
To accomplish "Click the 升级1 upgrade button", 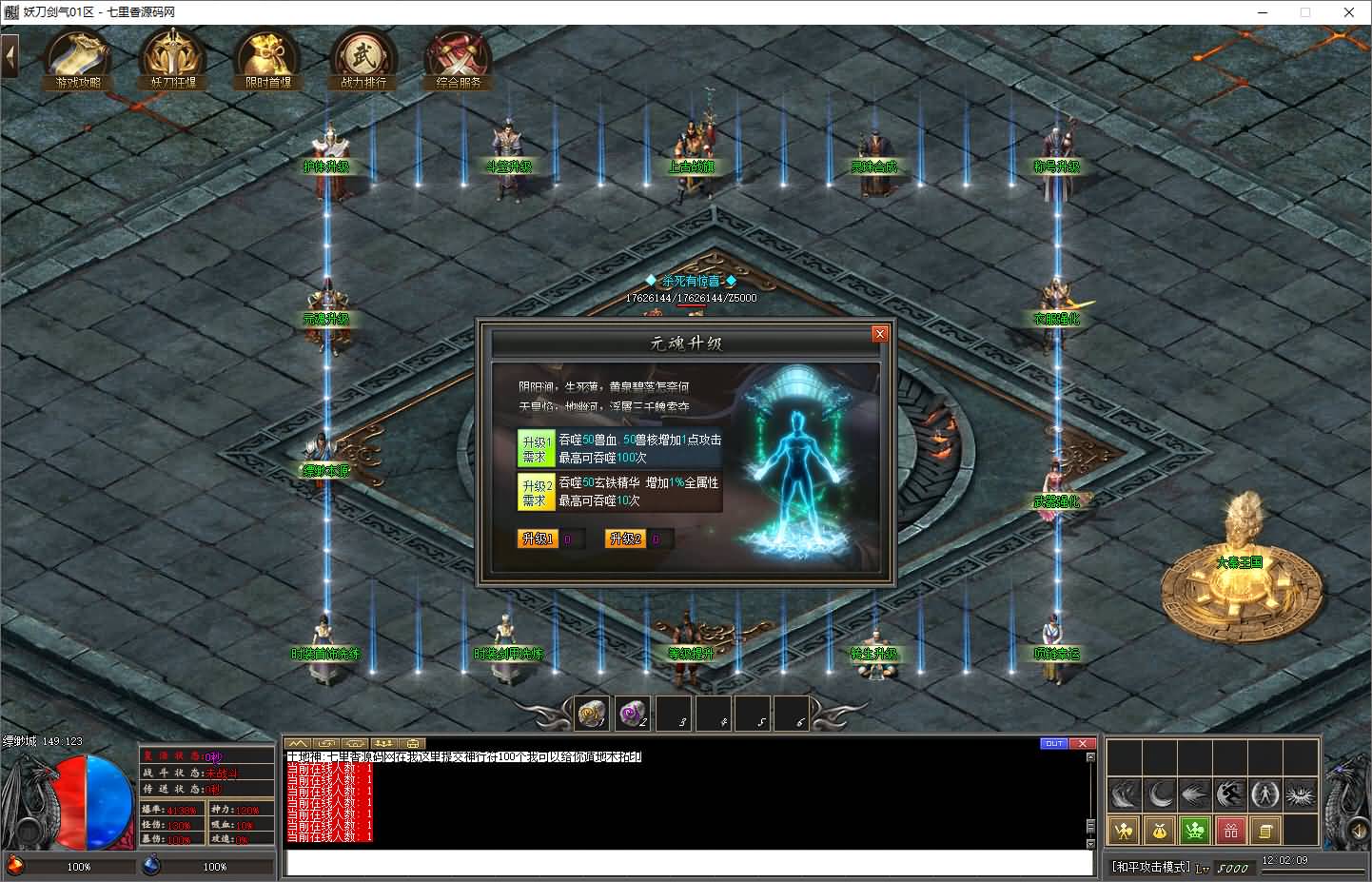I will (x=538, y=539).
